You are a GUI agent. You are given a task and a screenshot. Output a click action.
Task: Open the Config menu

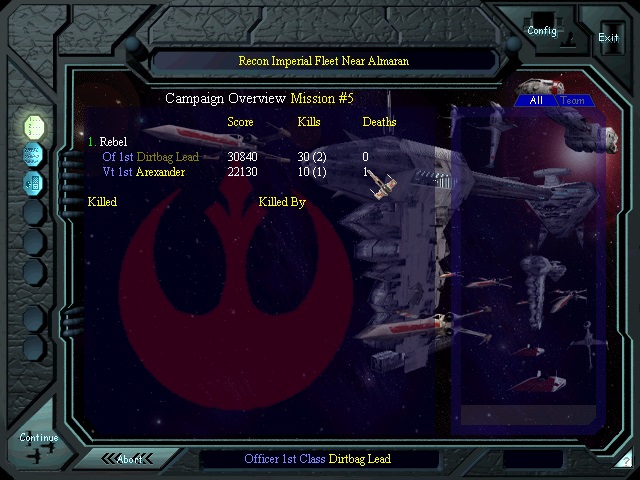[x=542, y=30]
